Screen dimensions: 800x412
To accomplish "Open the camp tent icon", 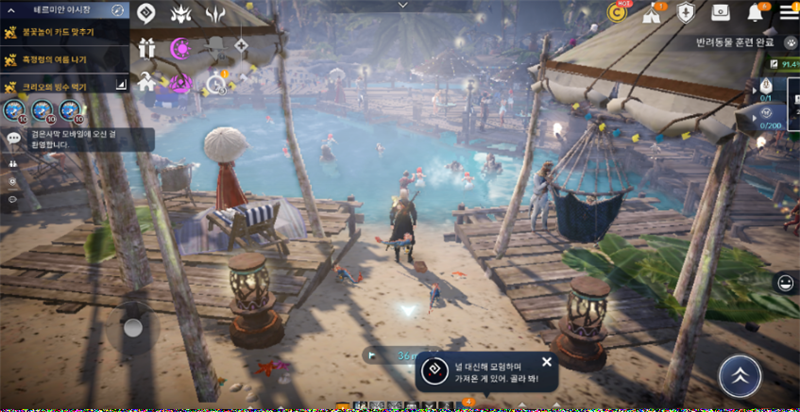I will coord(652,13).
